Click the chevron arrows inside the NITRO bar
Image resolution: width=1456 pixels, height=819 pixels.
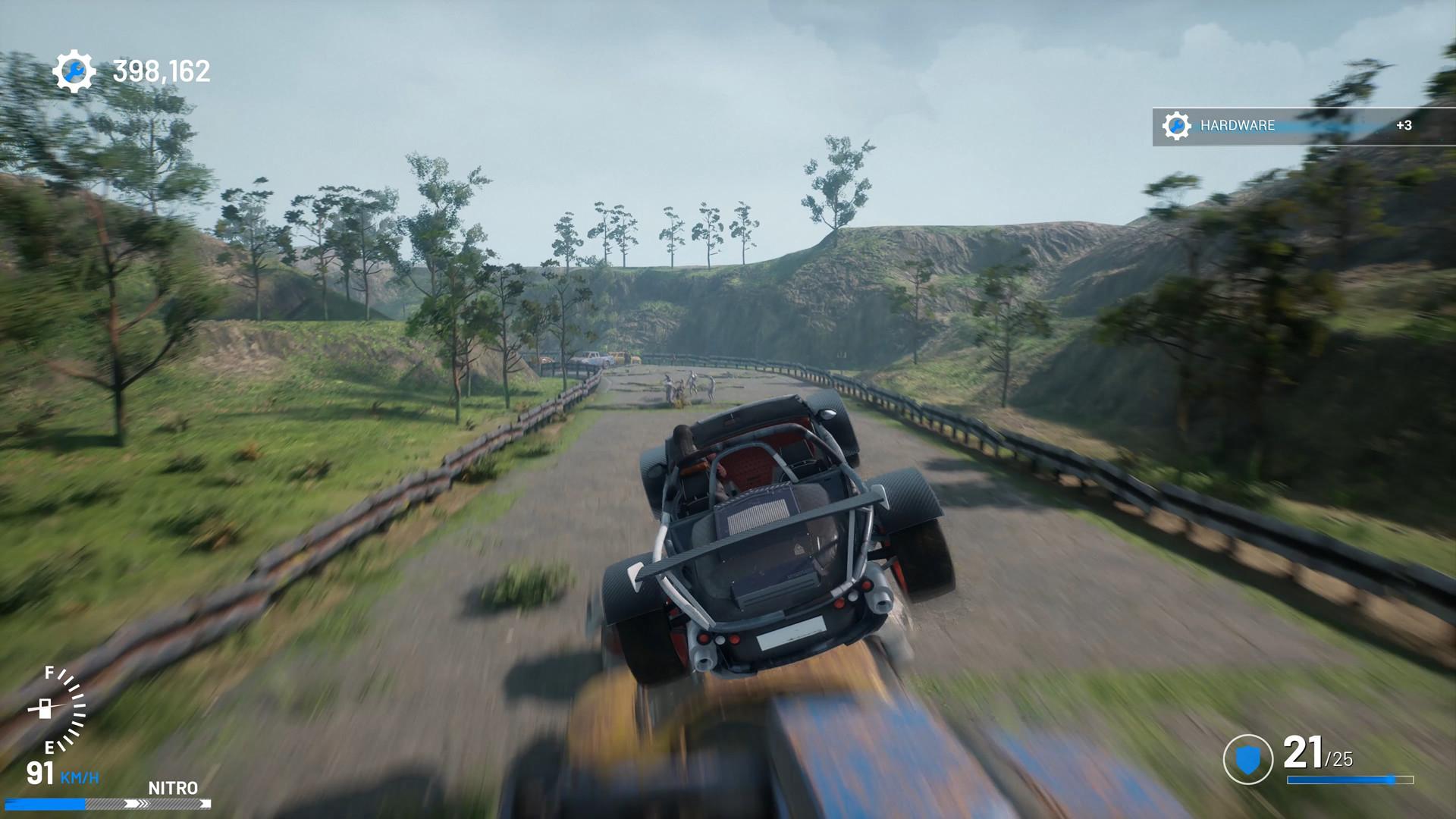click(x=137, y=803)
